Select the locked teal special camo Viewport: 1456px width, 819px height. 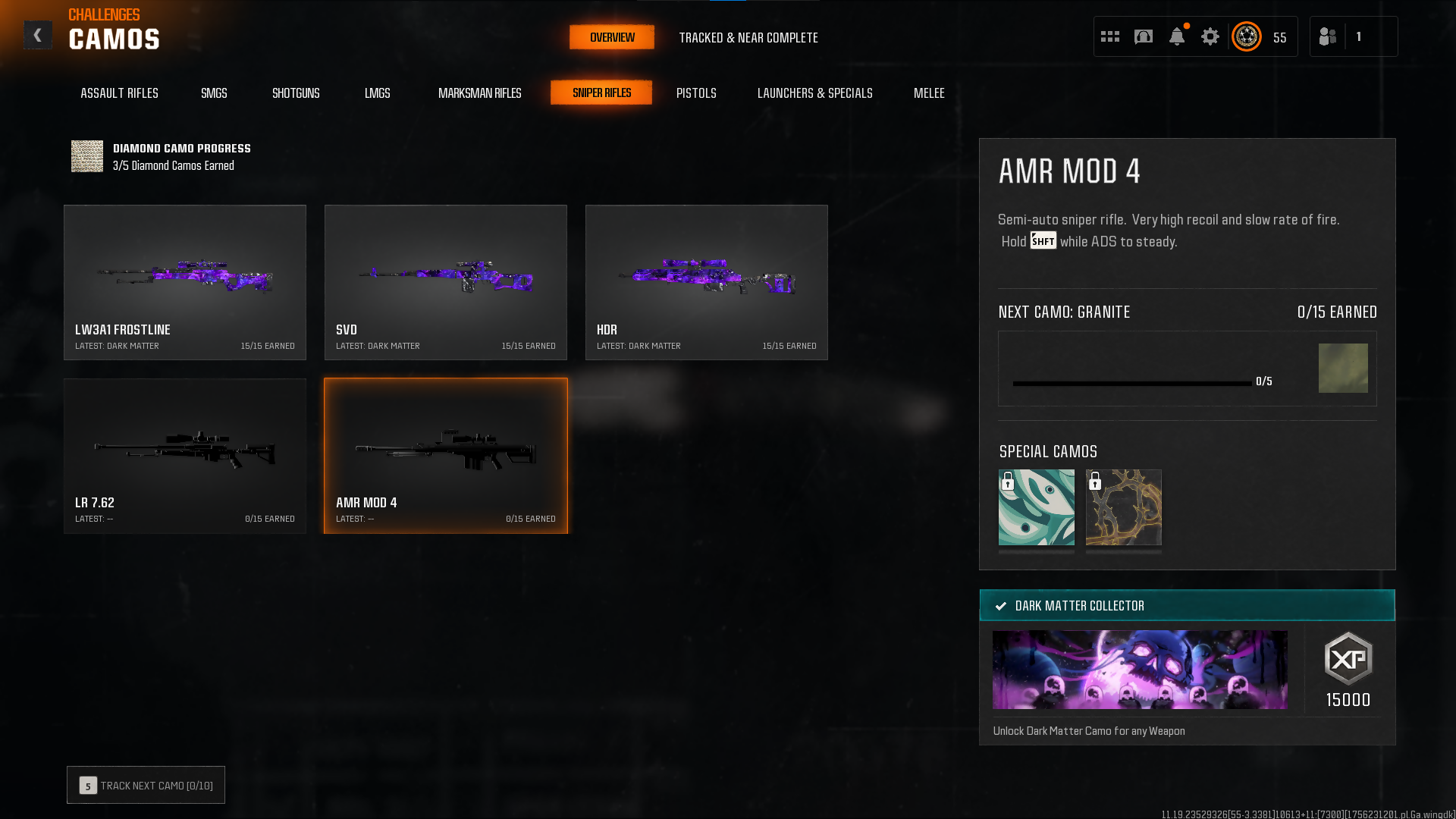(1036, 507)
